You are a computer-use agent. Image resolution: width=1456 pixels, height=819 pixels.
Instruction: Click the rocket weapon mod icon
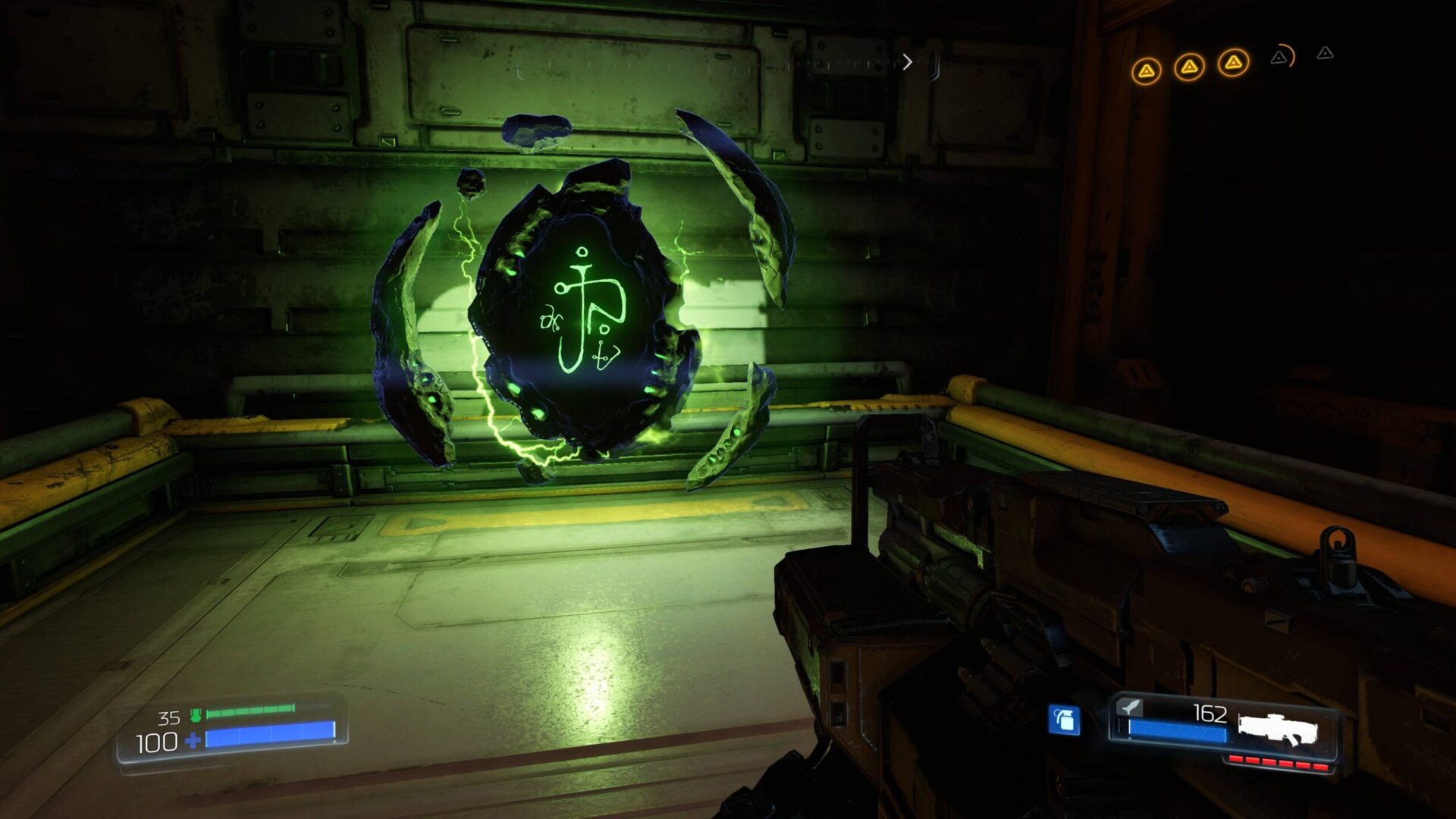pyautogui.click(x=1130, y=707)
